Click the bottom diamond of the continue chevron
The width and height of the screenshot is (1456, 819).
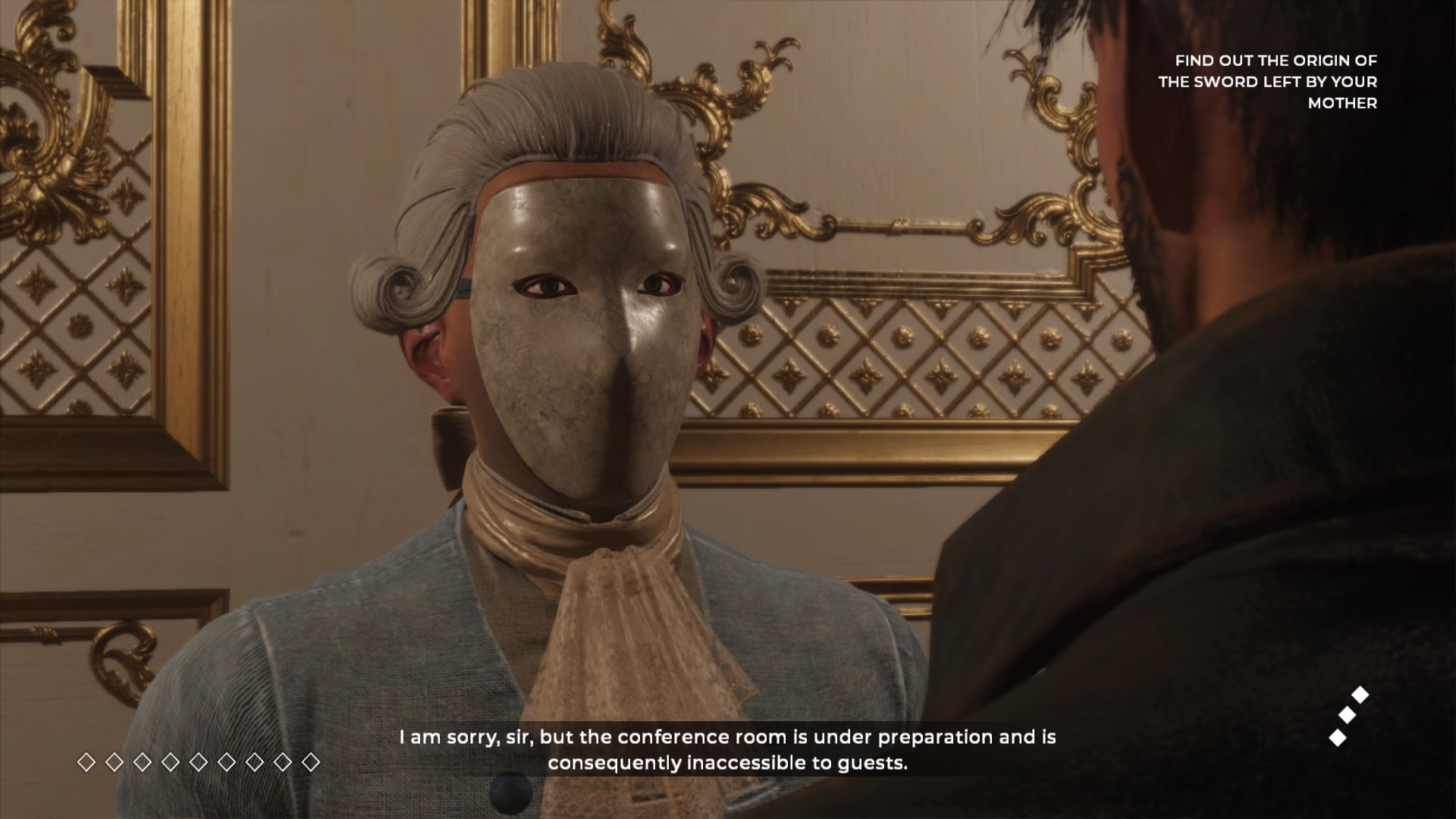coord(1337,739)
